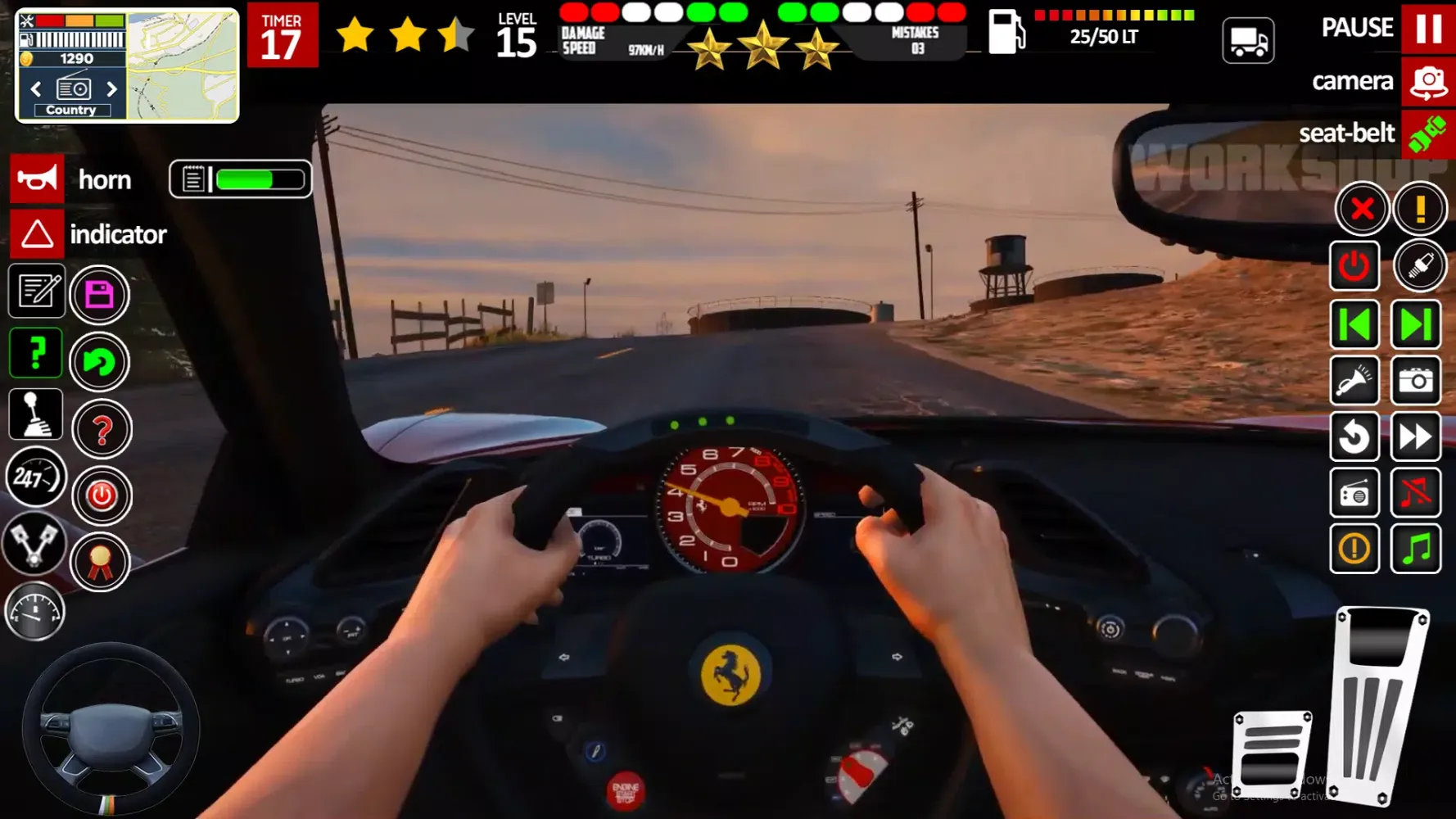Select the radio icon in the right panel
The image size is (1456, 819).
pos(1354,492)
